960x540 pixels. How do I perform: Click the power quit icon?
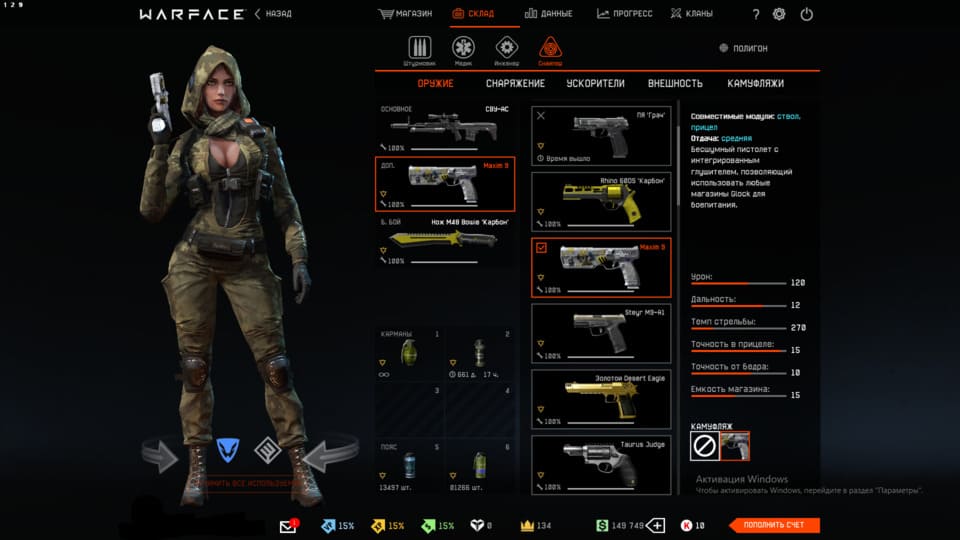807,14
